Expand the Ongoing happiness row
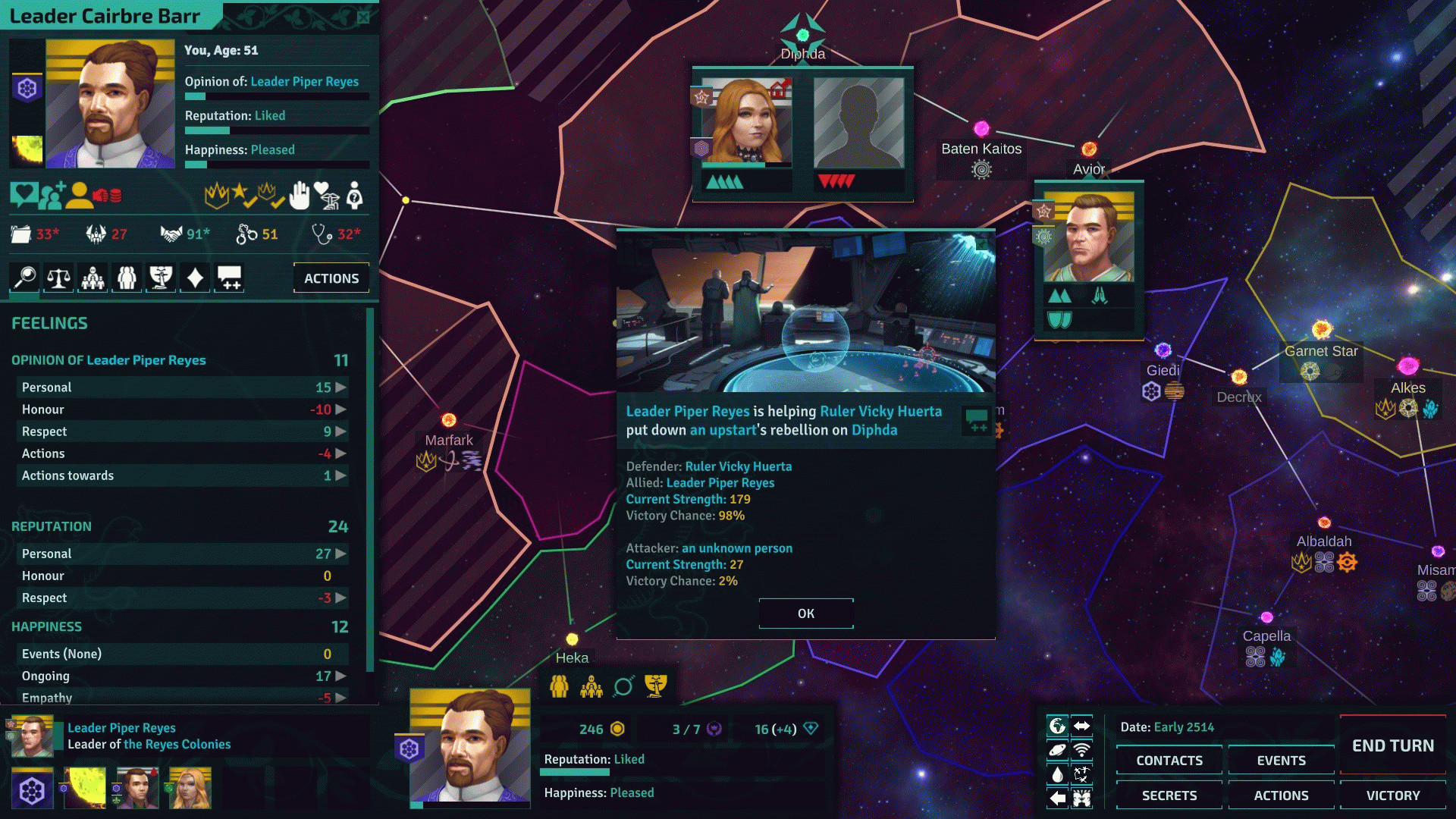The height and width of the screenshot is (819, 1456). coord(340,676)
